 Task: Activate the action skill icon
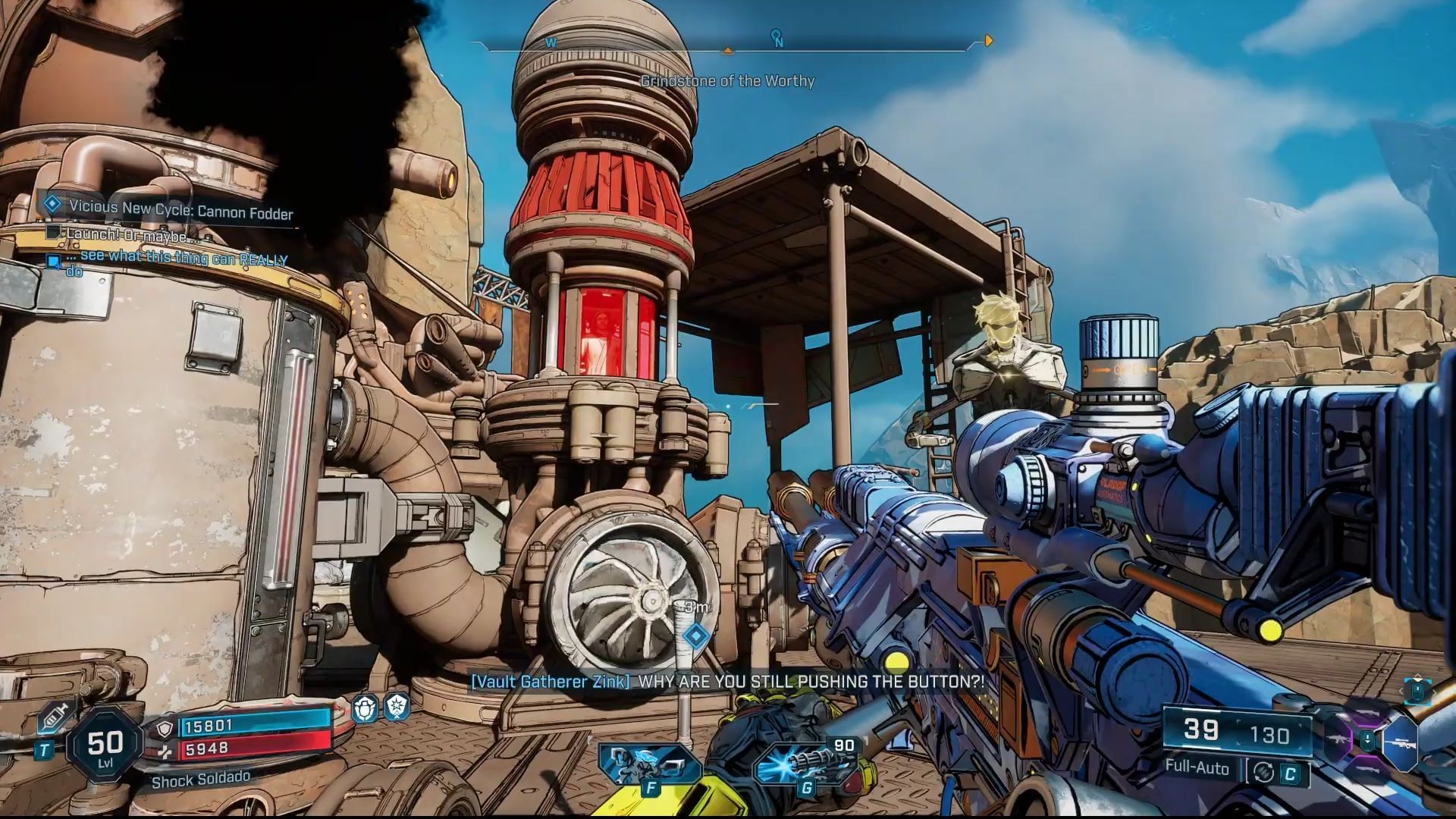[649, 763]
